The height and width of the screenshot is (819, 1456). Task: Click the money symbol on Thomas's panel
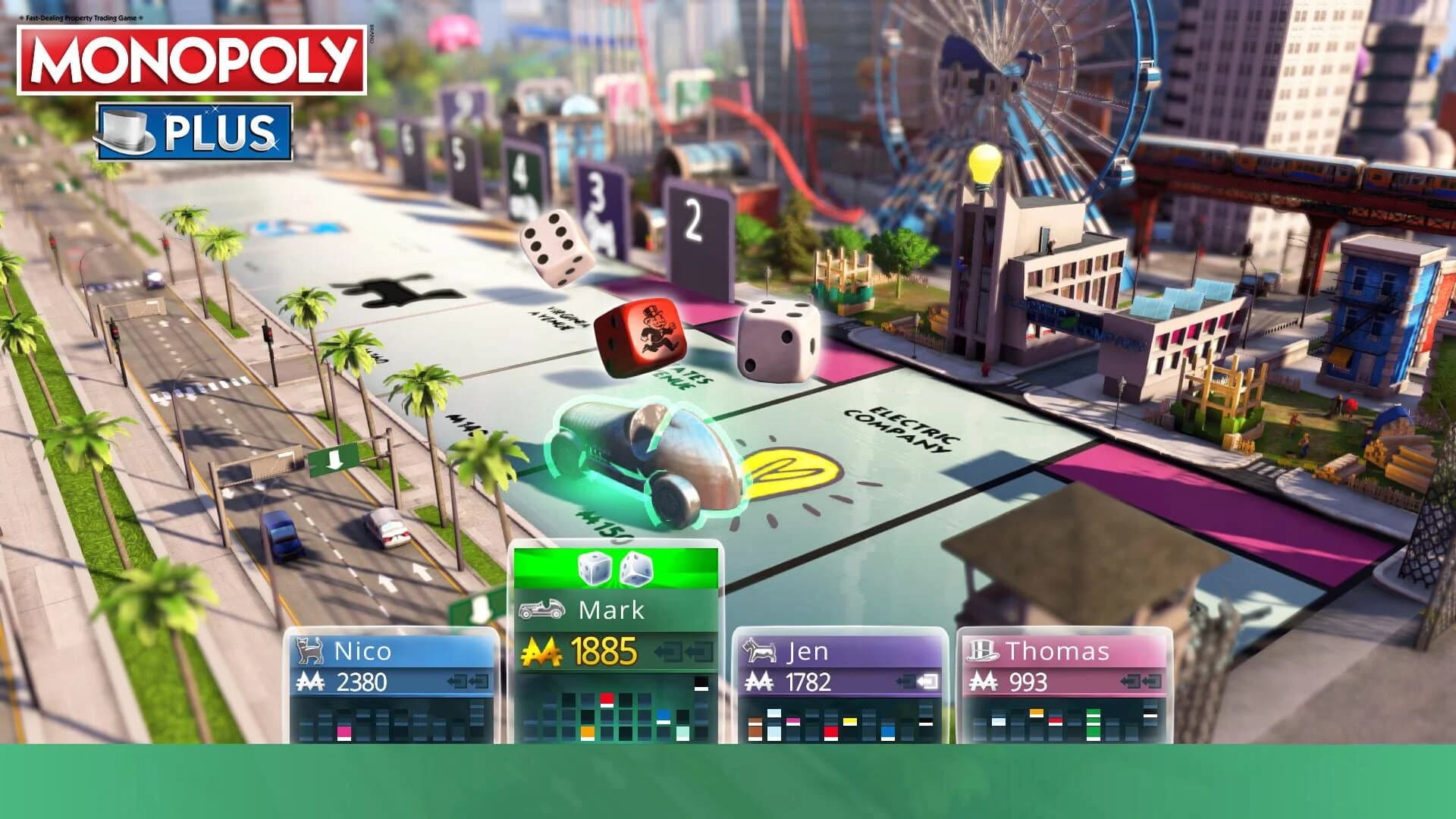[986, 682]
